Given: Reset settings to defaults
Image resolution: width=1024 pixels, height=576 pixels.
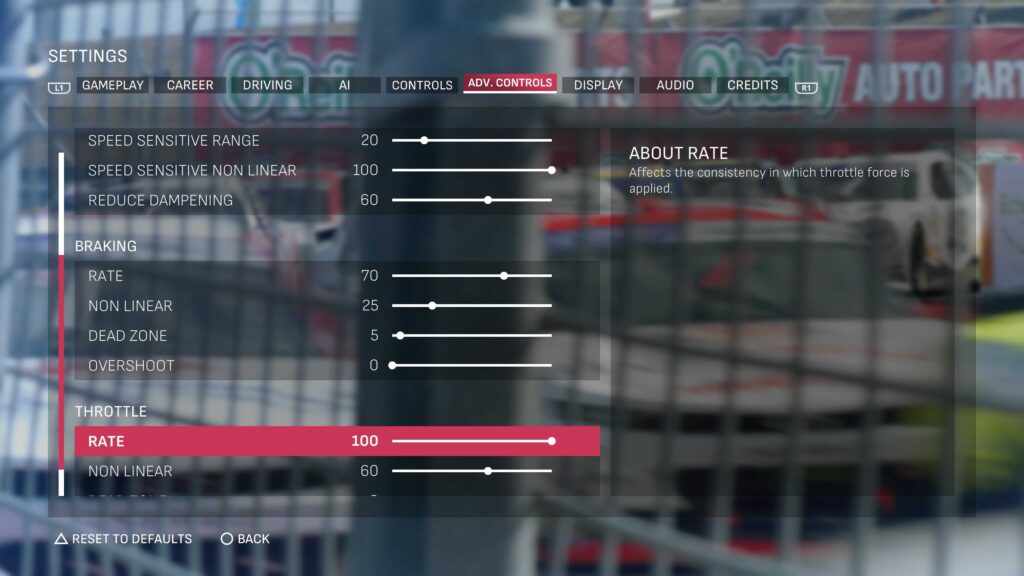Looking at the screenshot, I should point(123,539).
